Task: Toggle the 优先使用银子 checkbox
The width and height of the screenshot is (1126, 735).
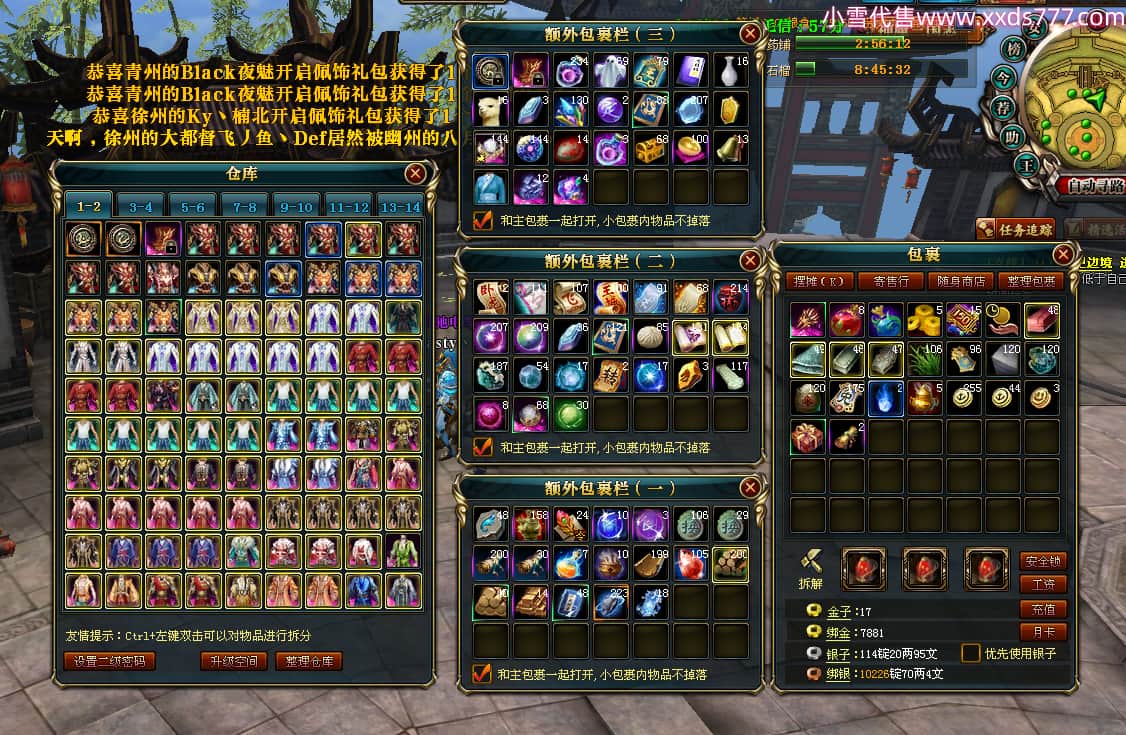Action: (970, 653)
